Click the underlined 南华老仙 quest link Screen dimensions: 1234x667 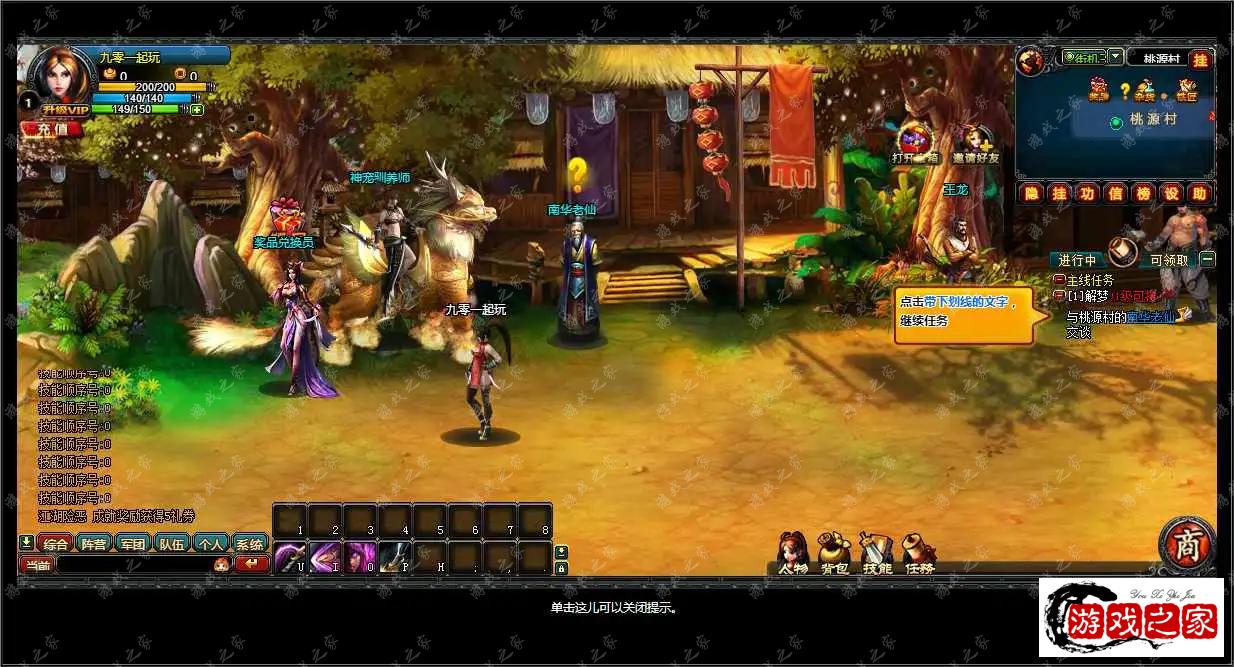click(x=1152, y=317)
